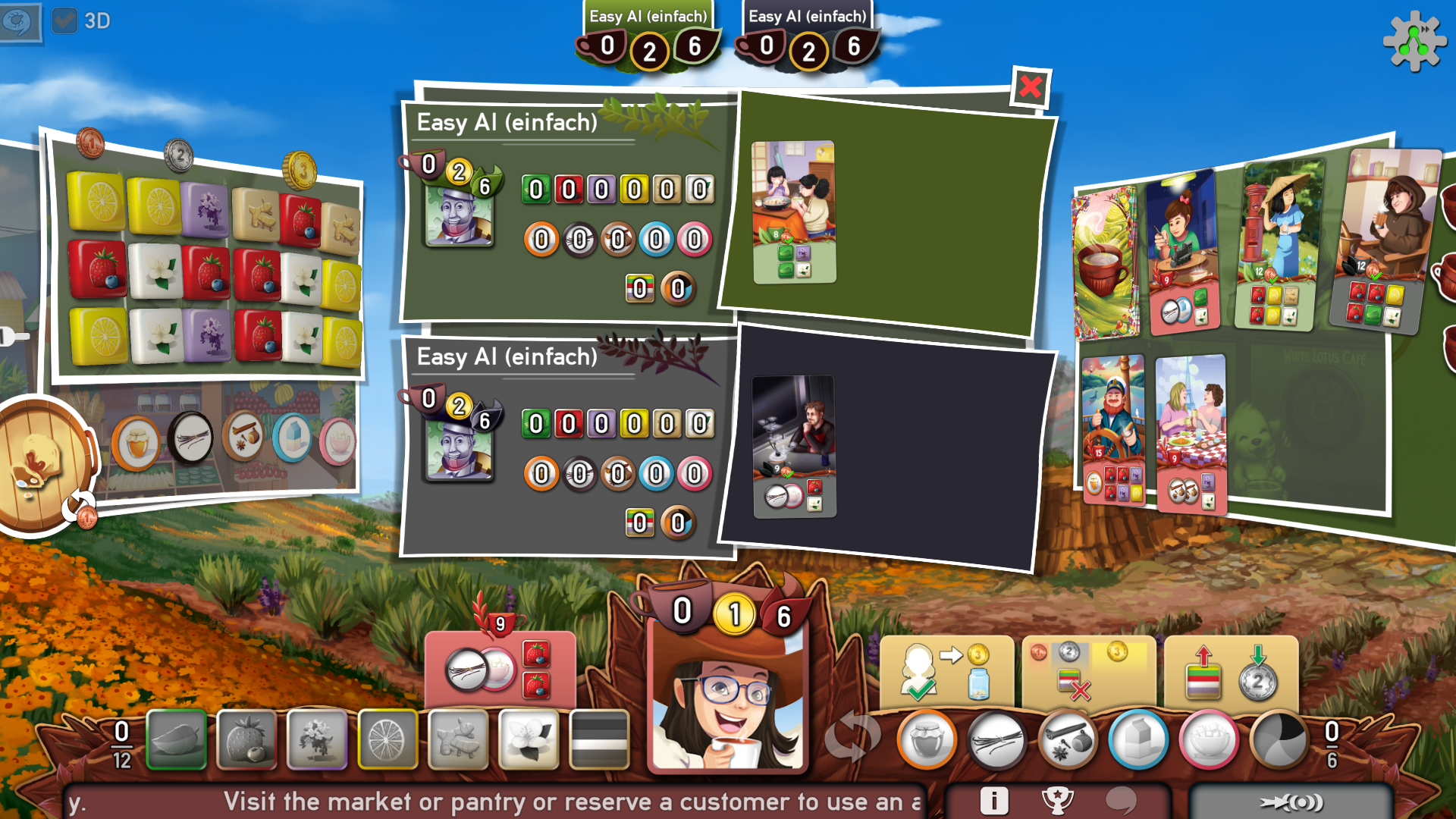Select the green tea leaf flavor token

[x=176, y=741]
